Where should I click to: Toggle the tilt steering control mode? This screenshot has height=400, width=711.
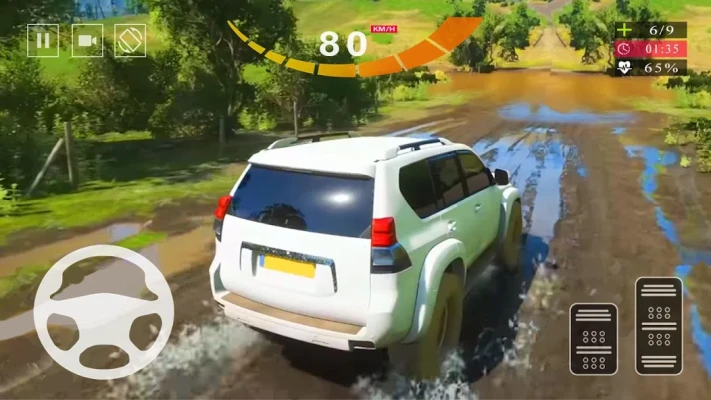(130, 40)
